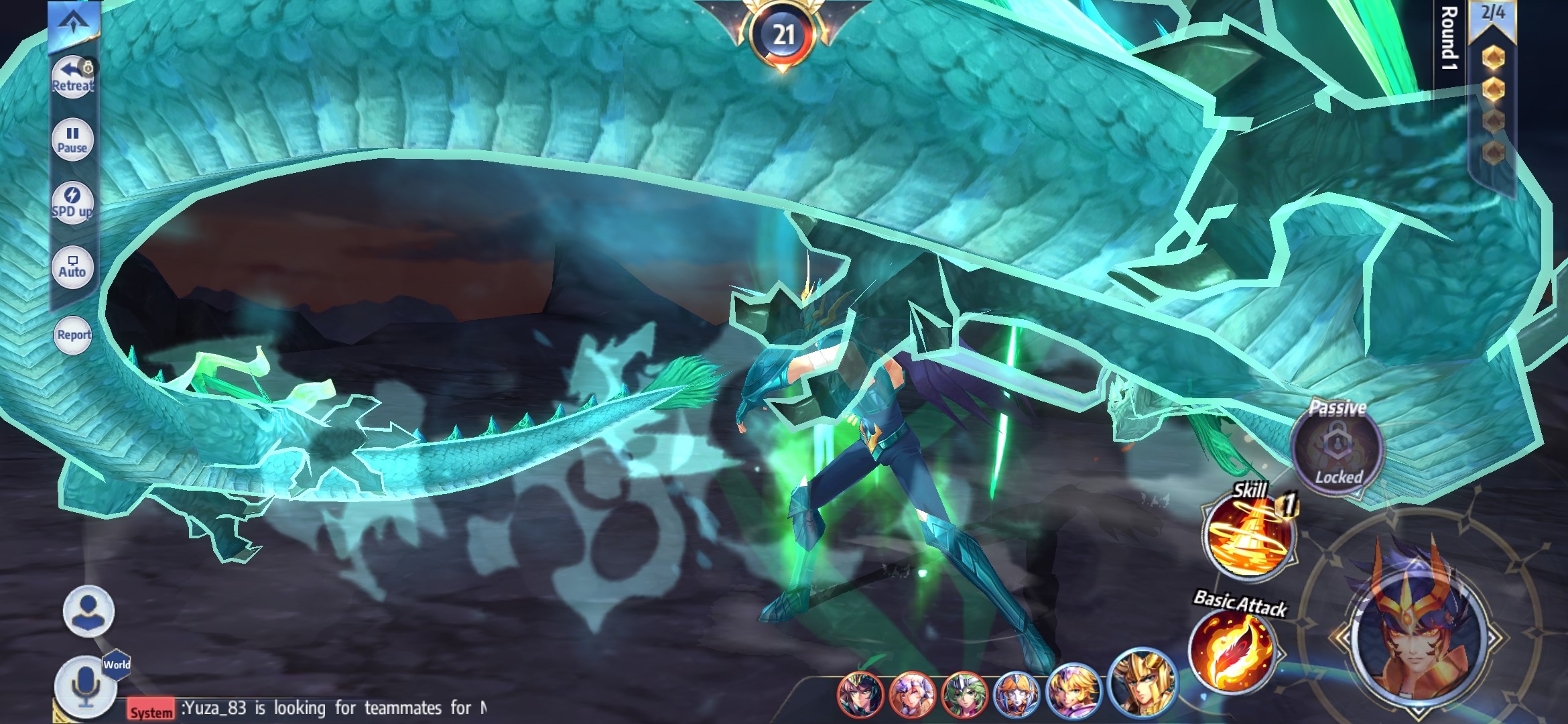Open the player profile silhouette icon
1568x724 pixels.
coord(88,611)
